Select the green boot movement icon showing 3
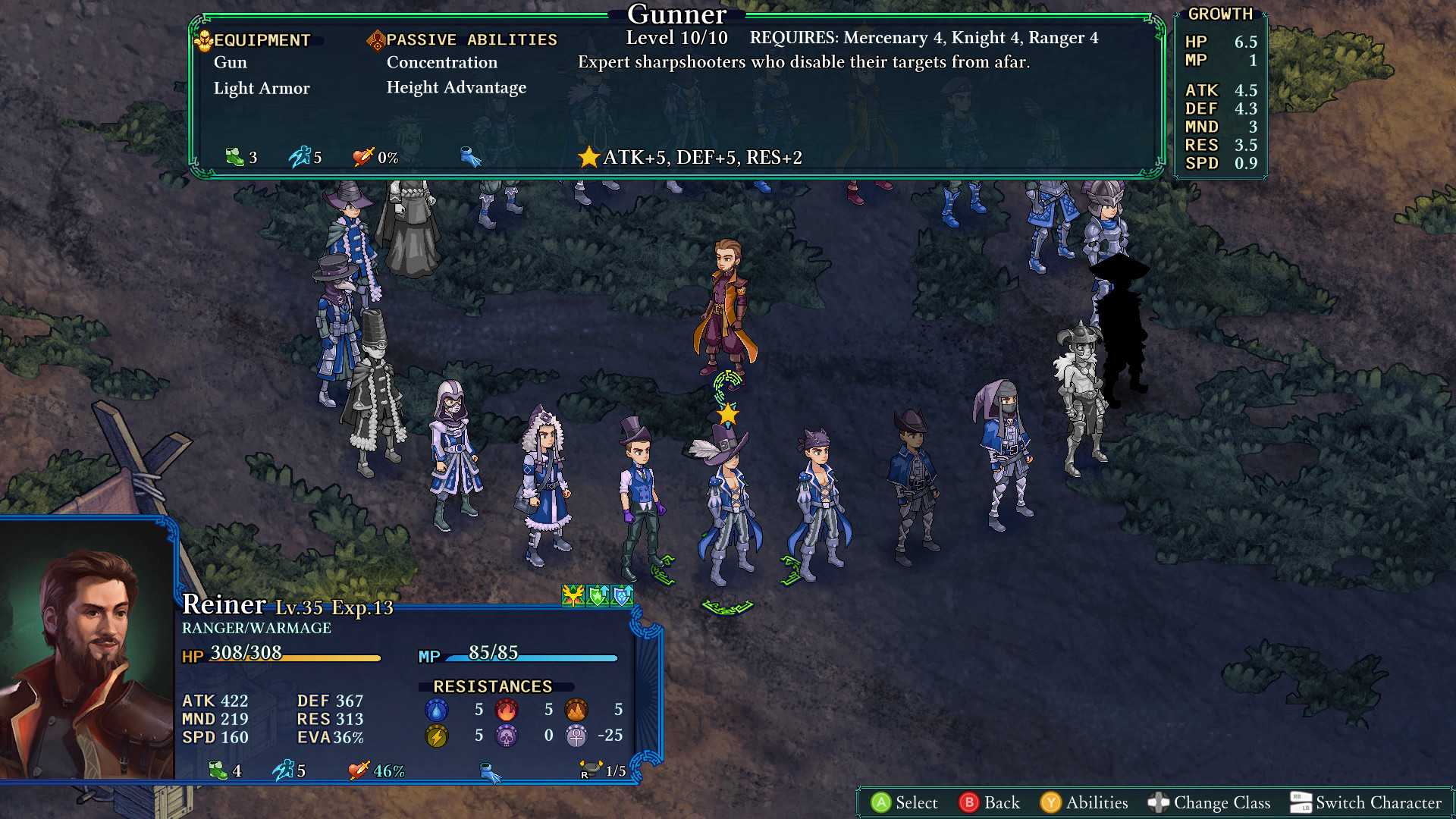This screenshot has height=819, width=1456. (x=235, y=158)
